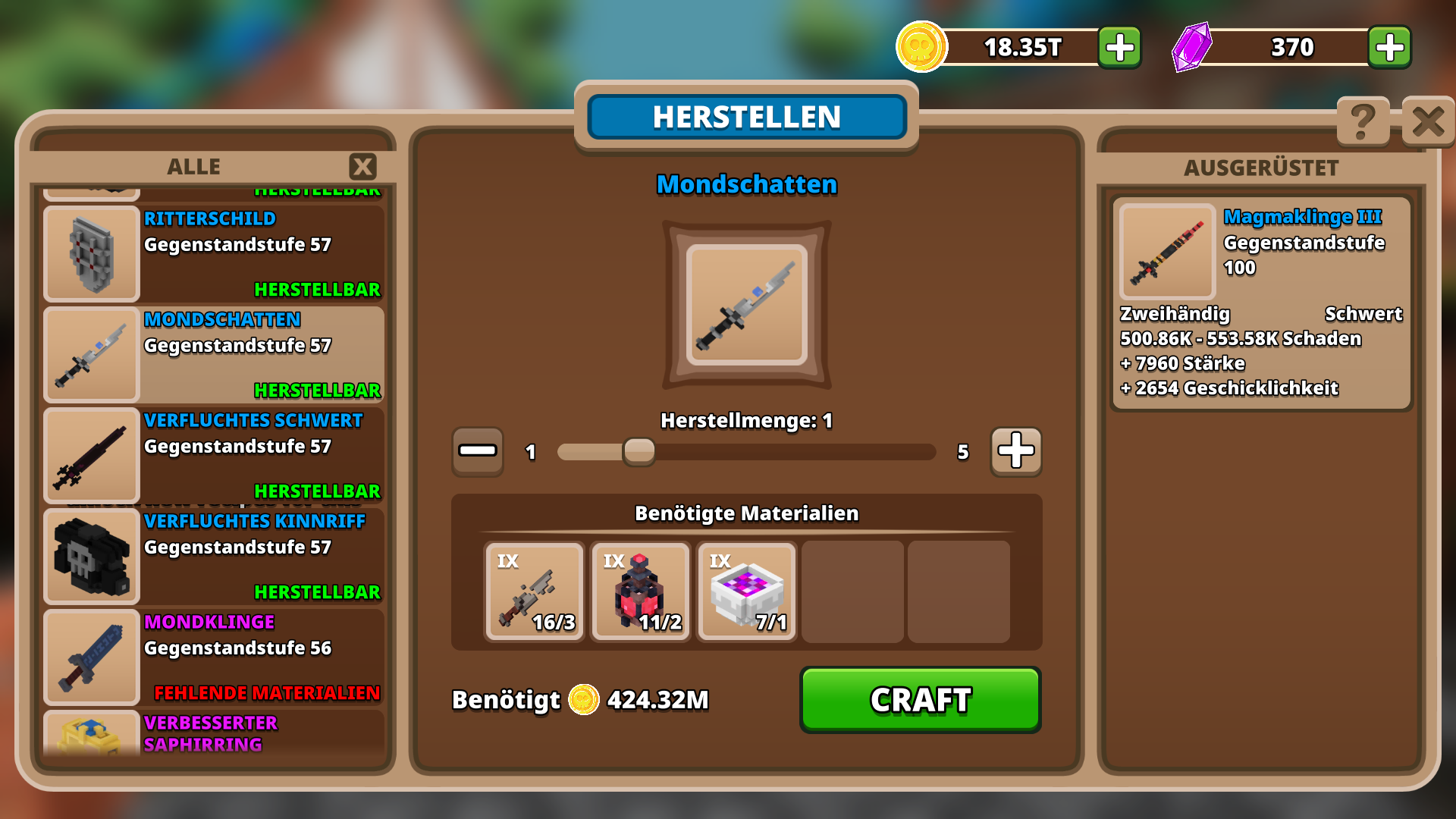Open the question mark help
Image resolution: width=1456 pixels, height=819 pixels.
1363,121
